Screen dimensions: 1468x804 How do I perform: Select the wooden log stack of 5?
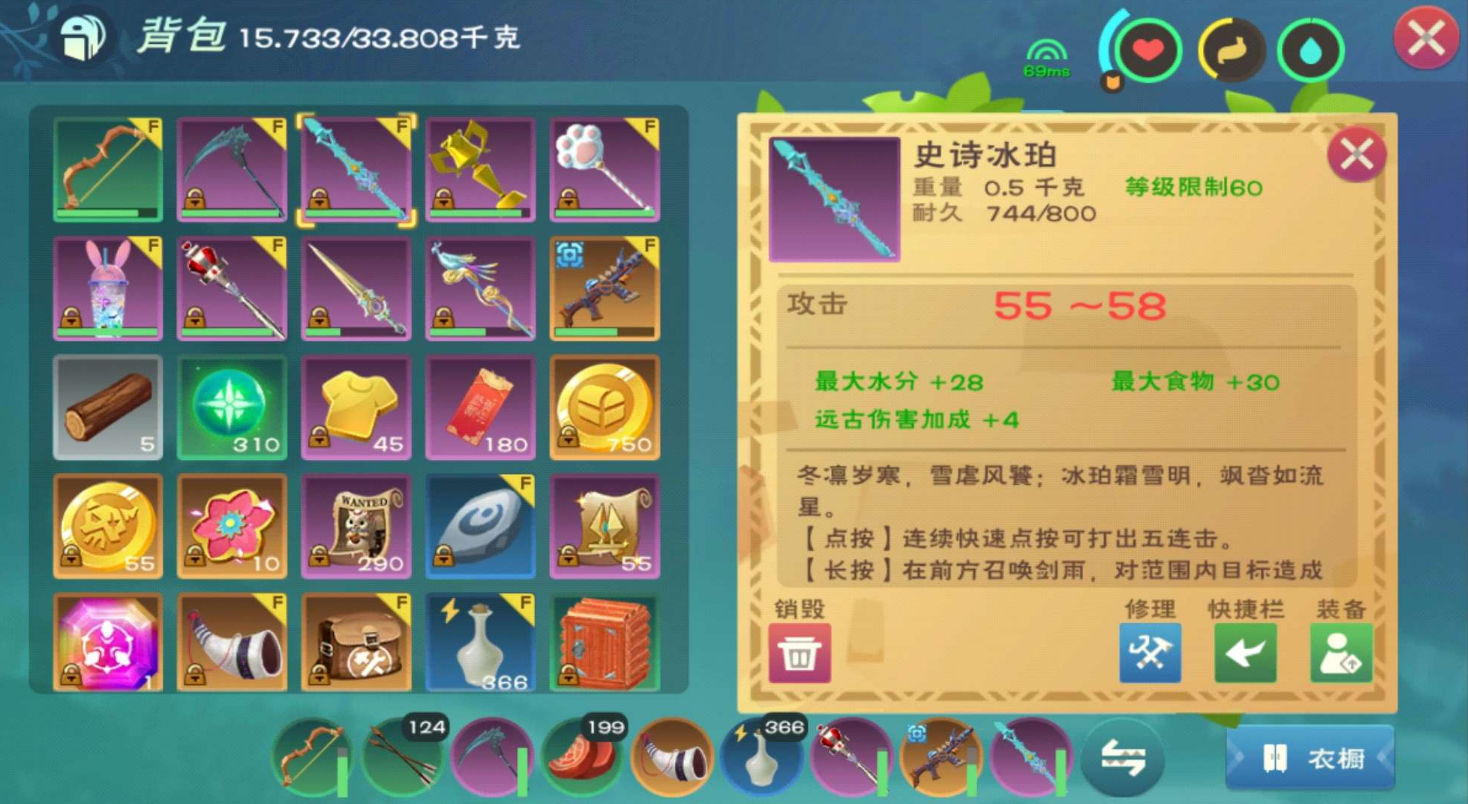107,407
